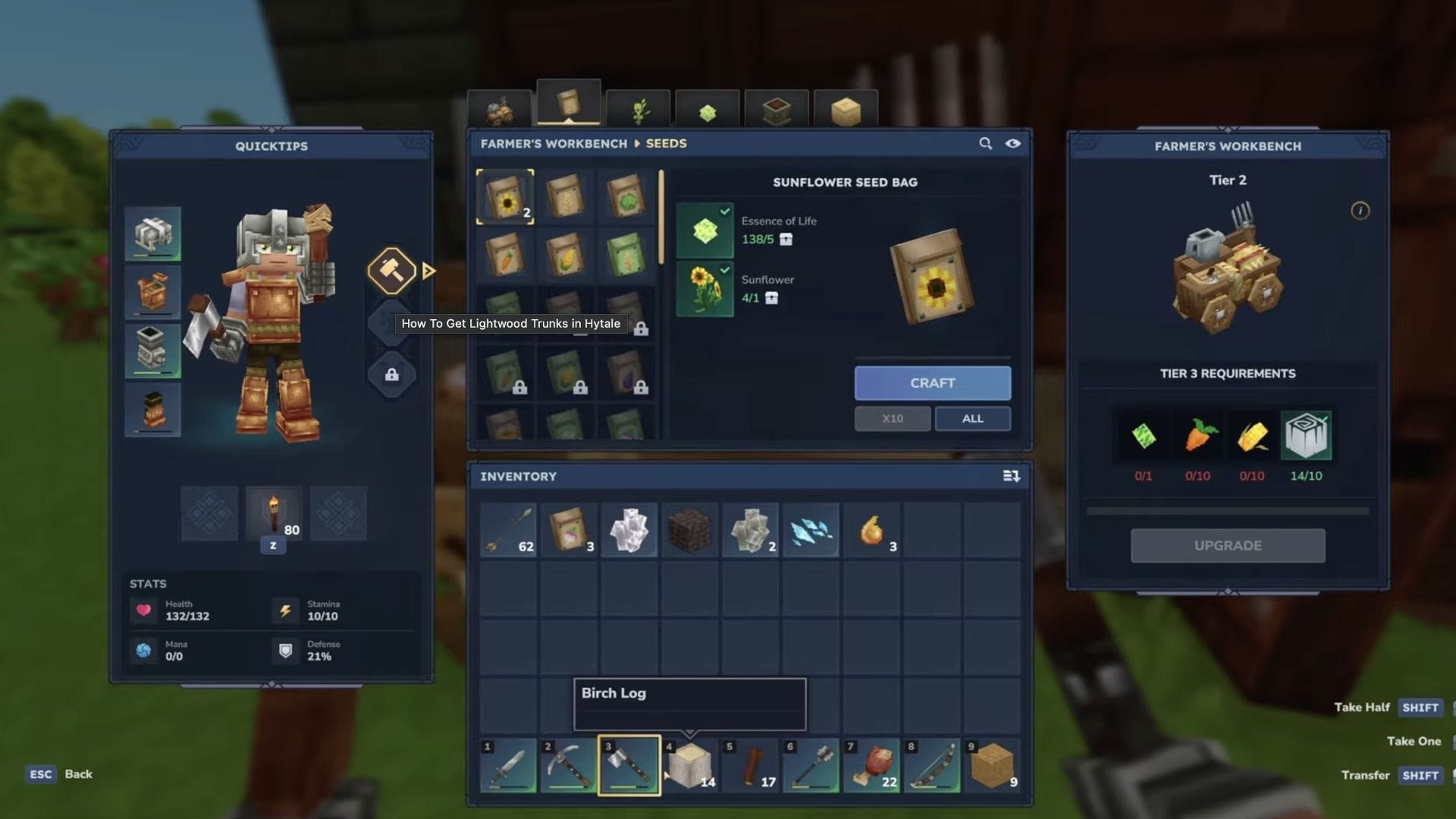Sort the inventory with the sort icon
Viewport: 1456px width, 819px height.
point(1011,476)
